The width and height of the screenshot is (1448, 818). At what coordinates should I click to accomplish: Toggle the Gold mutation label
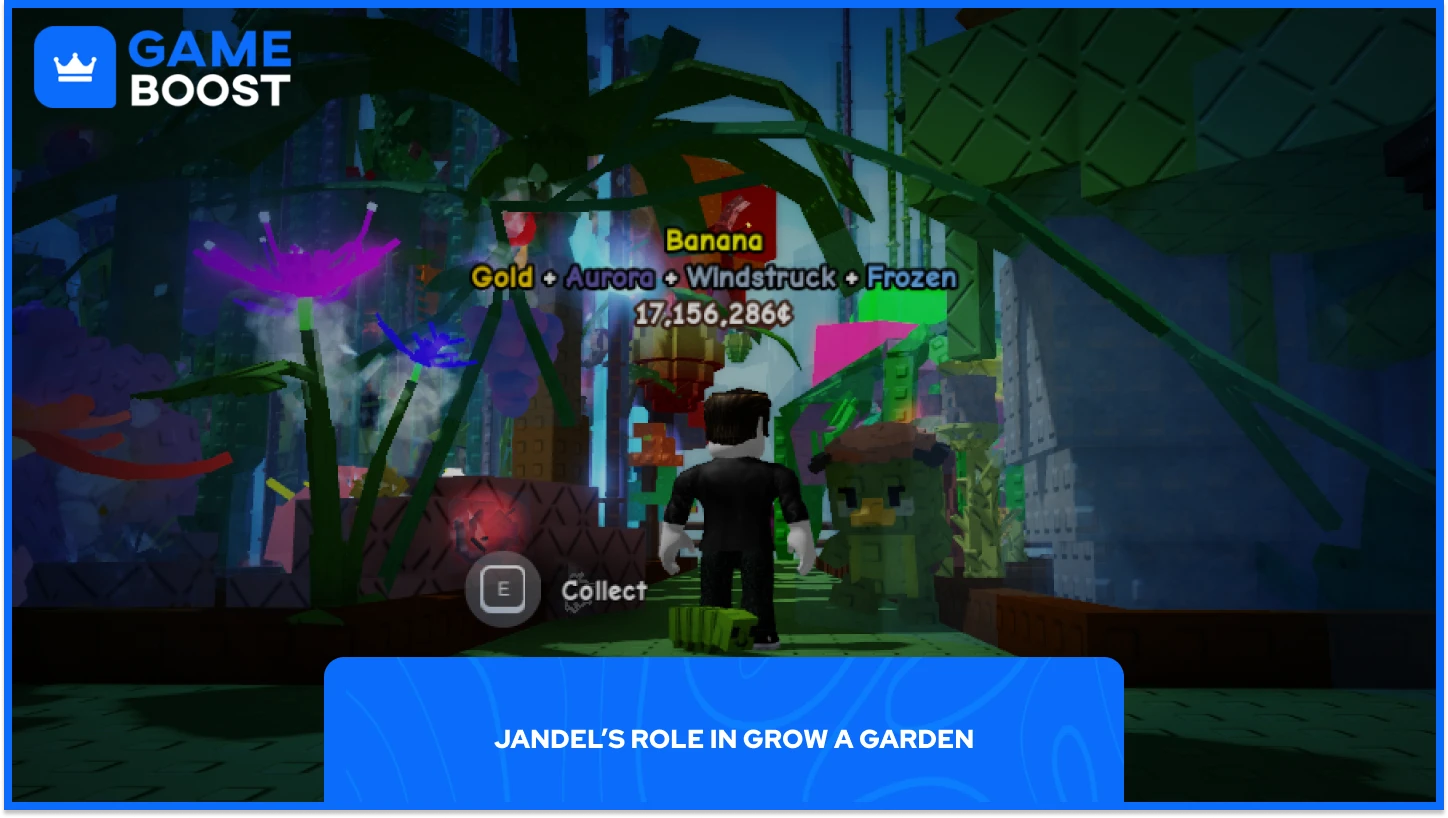tap(502, 278)
